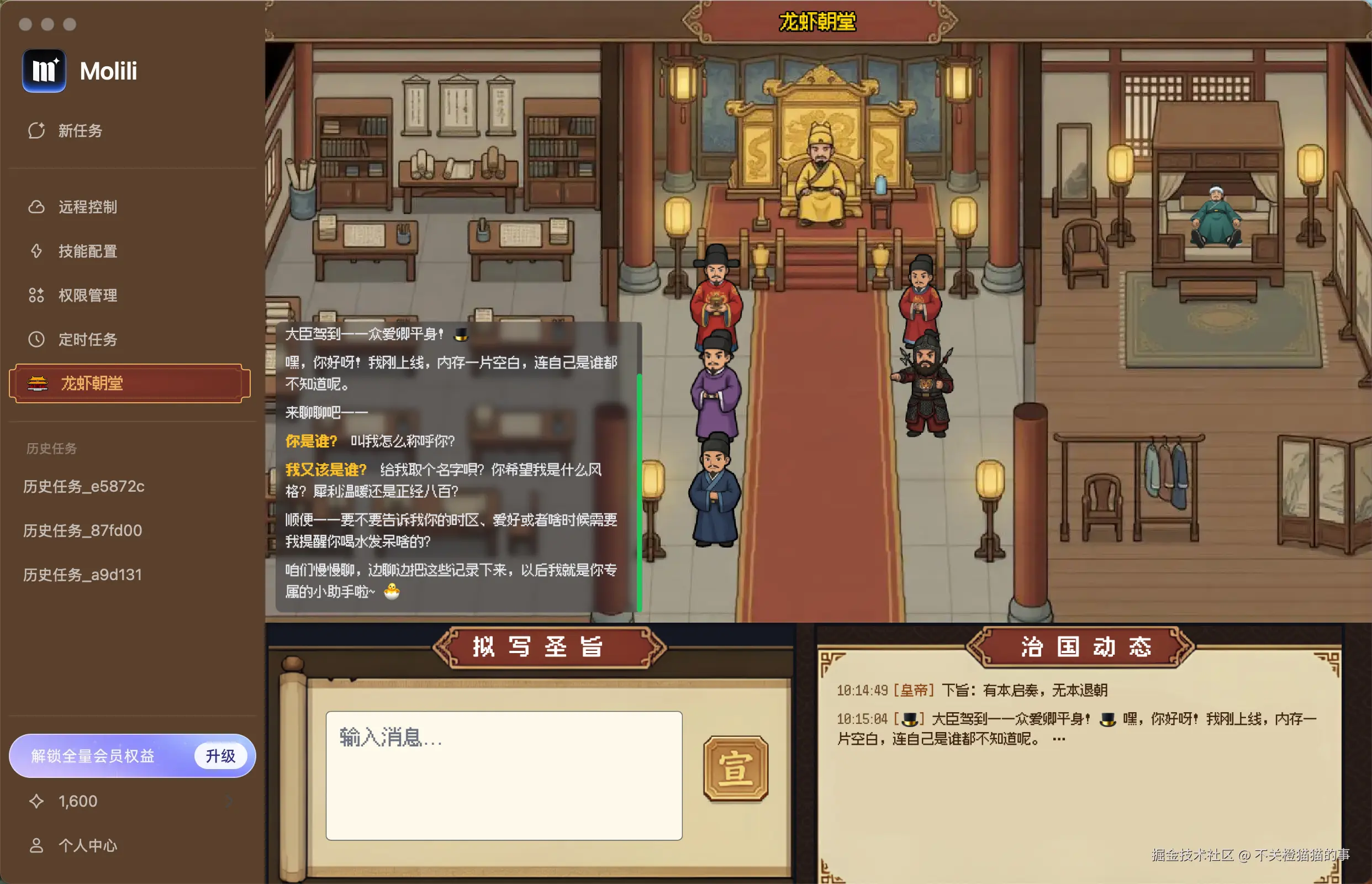Screen dimensions: 1372x884
Task: Select the 定时任务 clock icon
Action: click(36, 339)
